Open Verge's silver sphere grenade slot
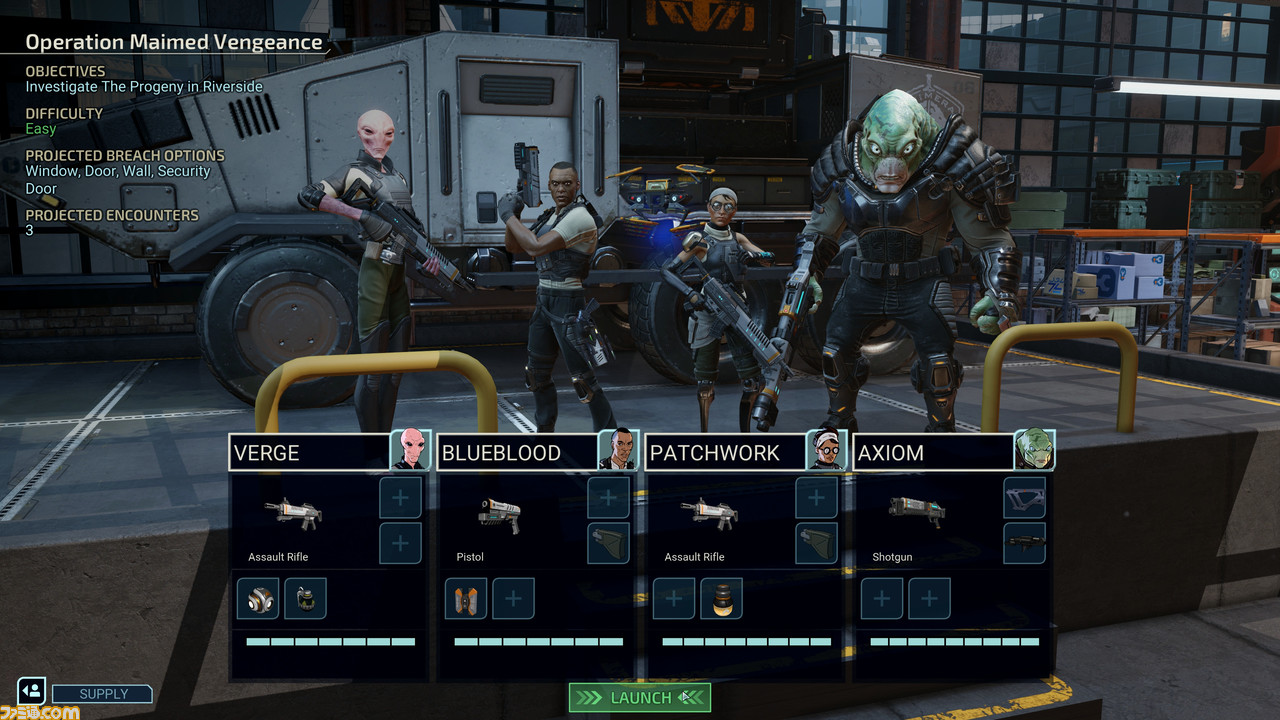This screenshot has width=1280, height=720. click(258, 598)
